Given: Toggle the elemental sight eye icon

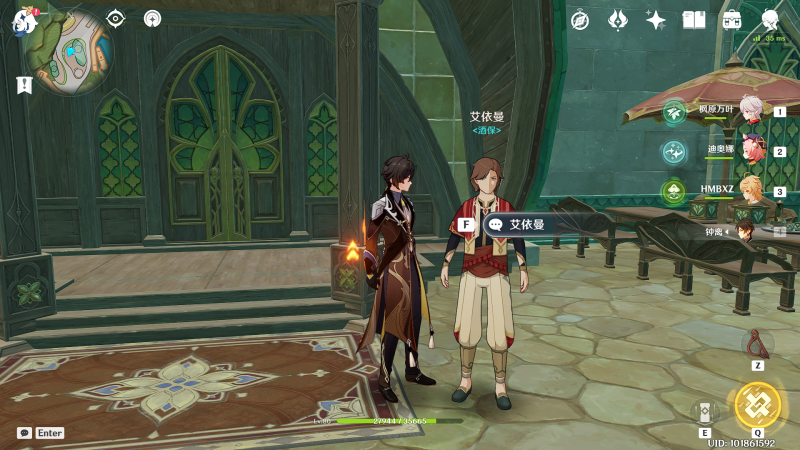Looking at the screenshot, I should 116,18.
